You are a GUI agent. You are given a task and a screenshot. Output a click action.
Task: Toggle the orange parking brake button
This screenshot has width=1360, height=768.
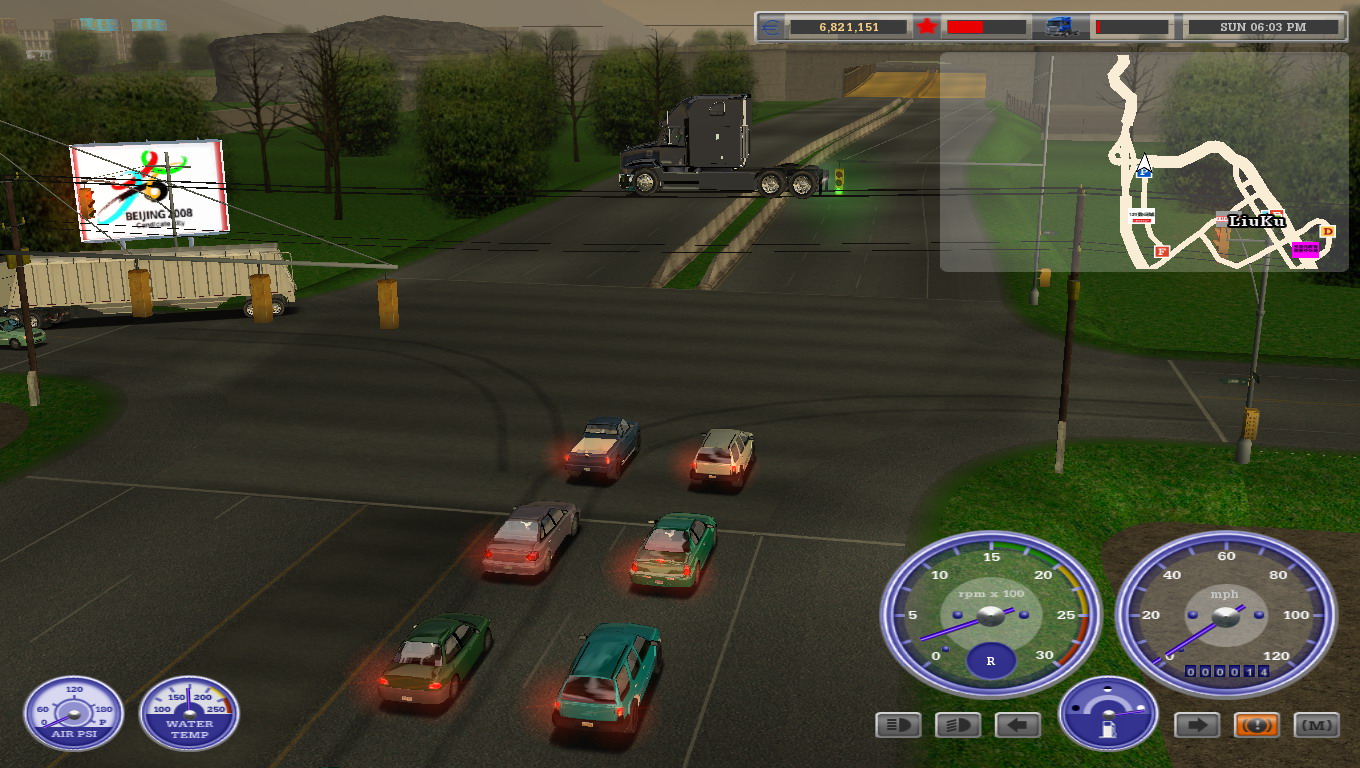(x=1256, y=725)
